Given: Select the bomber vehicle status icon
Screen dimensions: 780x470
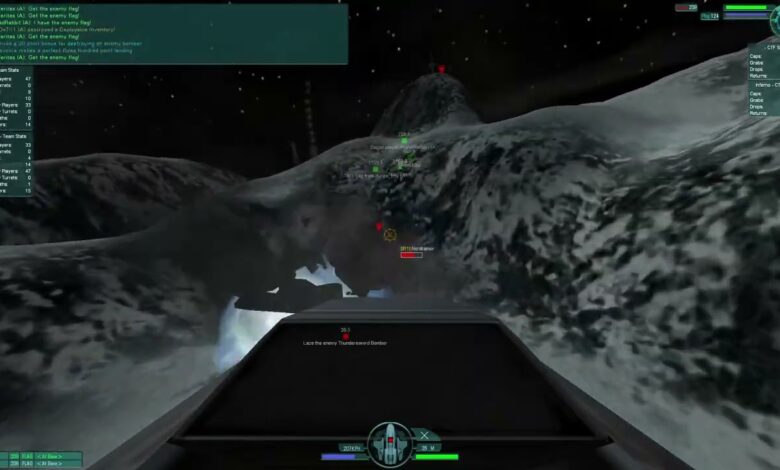Looking at the screenshot, I should coord(388,443).
